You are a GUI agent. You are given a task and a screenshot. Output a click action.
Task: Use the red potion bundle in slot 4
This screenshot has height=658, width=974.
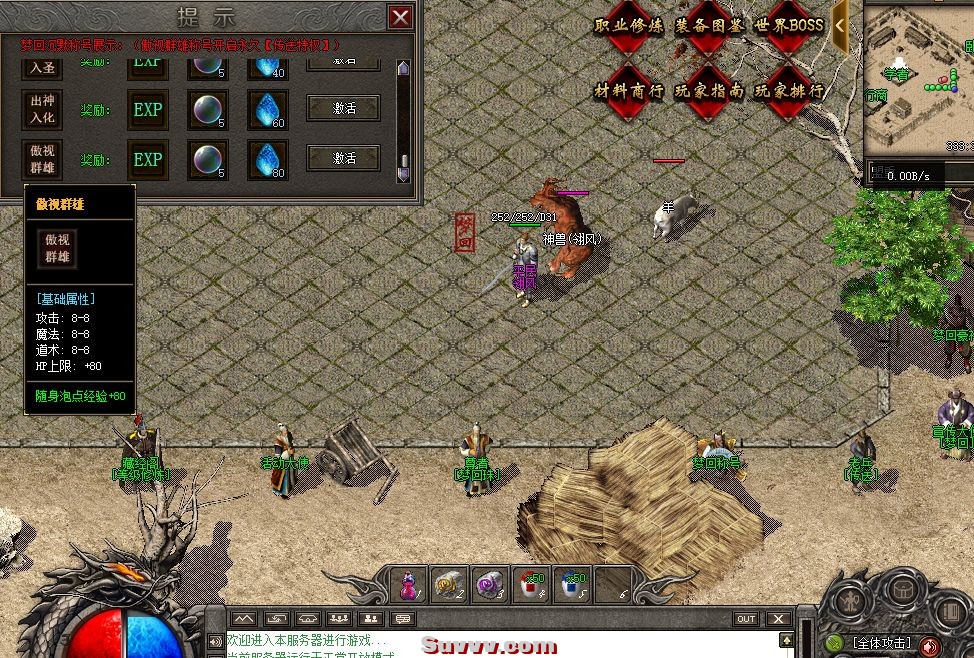(x=530, y=584)
